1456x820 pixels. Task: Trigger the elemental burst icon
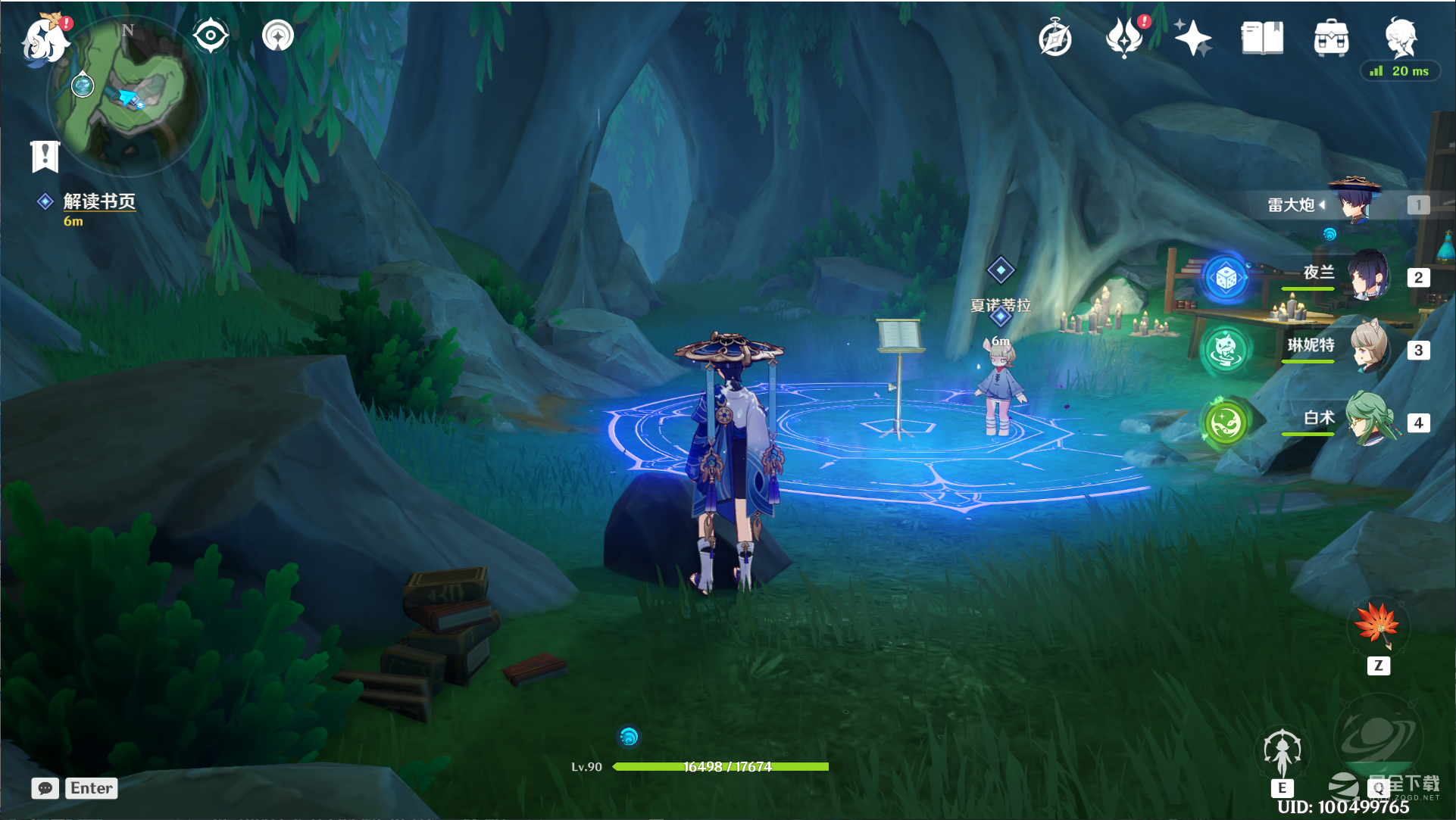click(1378, 738)
